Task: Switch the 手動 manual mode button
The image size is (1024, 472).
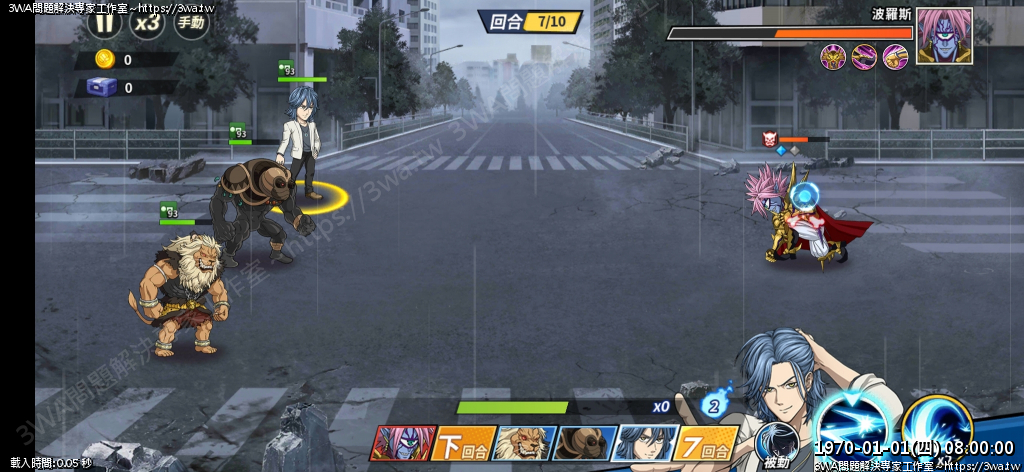Action: [x=191, y=21]
